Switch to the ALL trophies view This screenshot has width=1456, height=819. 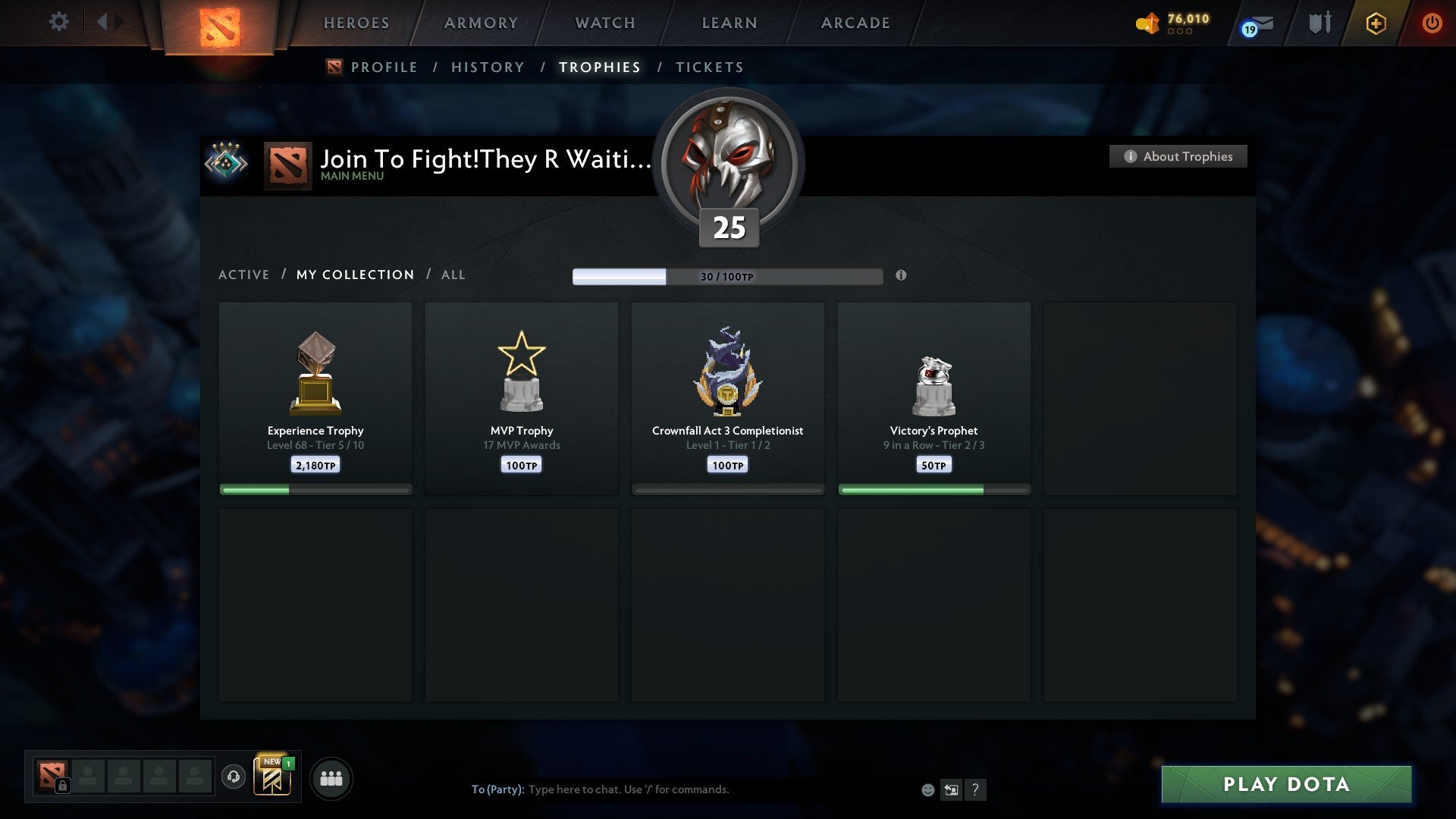click(453, 275)
